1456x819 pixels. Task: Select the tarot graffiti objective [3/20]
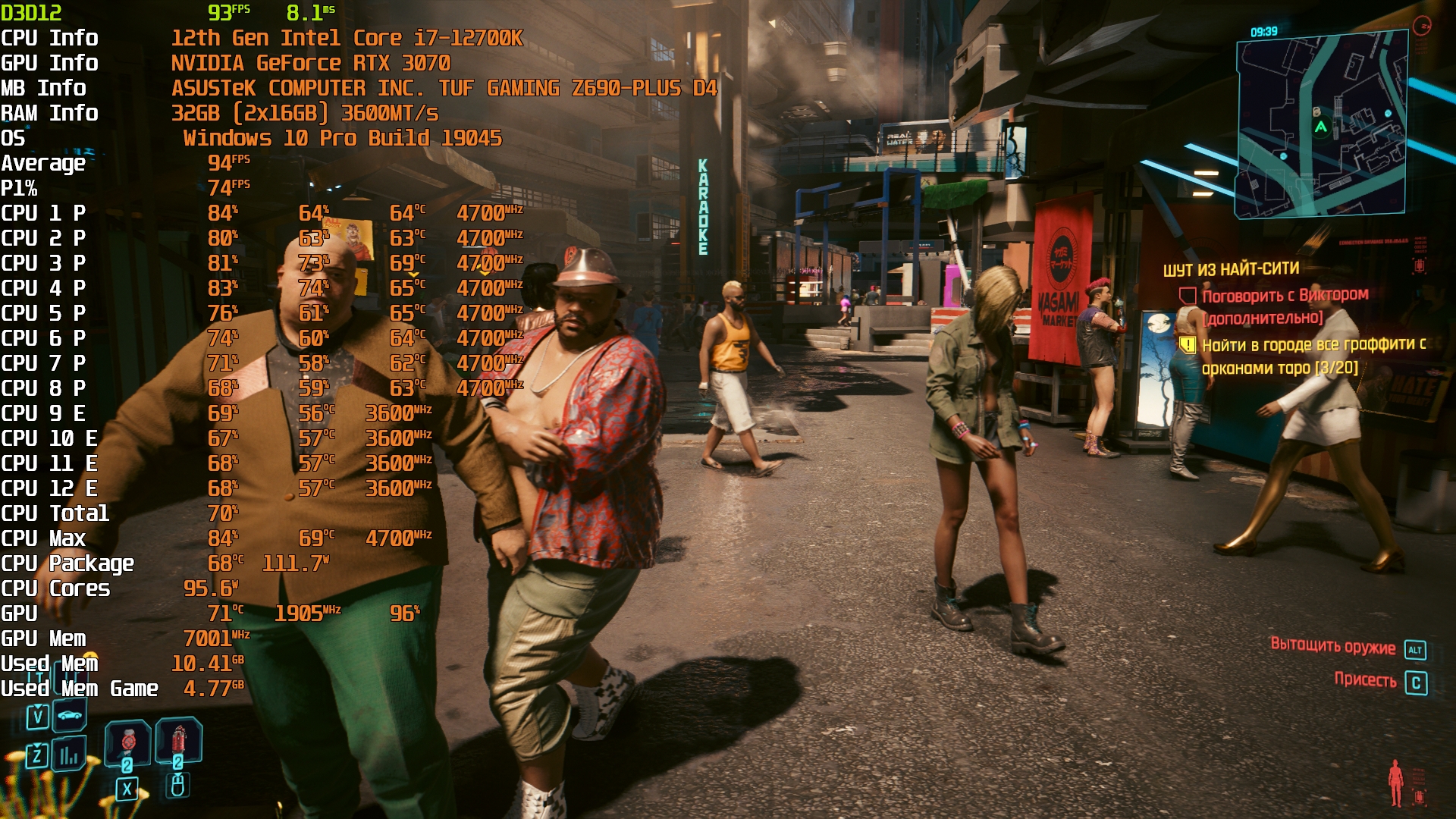[1312, 356]
